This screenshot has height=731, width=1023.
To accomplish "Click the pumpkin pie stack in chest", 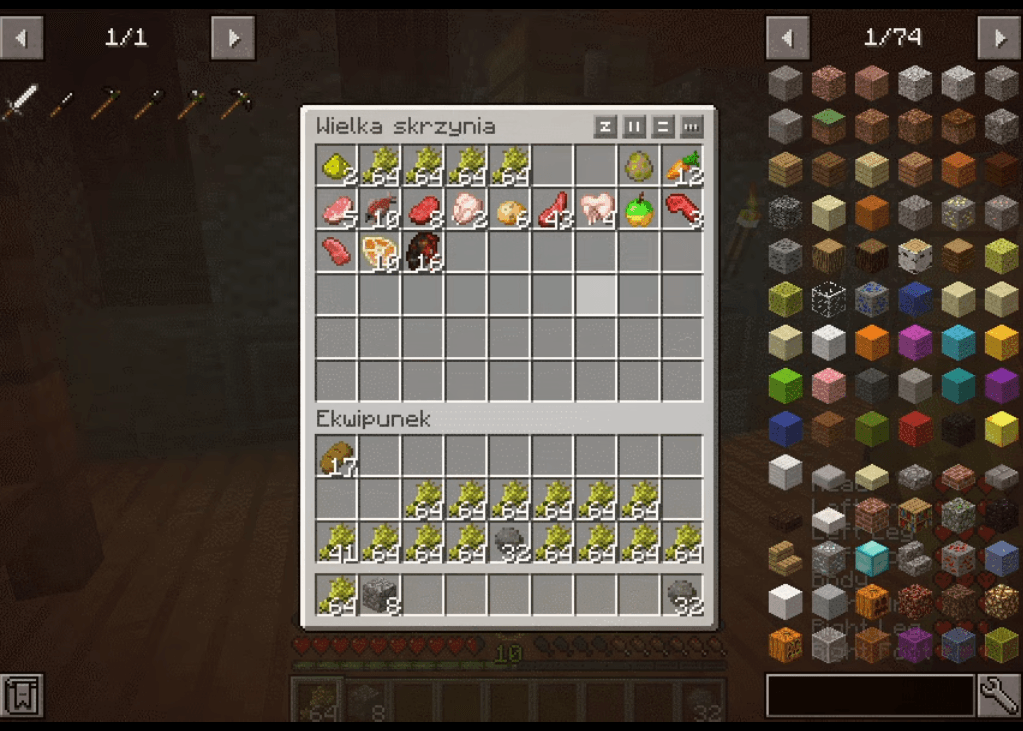I will click(x=380, y=253).
